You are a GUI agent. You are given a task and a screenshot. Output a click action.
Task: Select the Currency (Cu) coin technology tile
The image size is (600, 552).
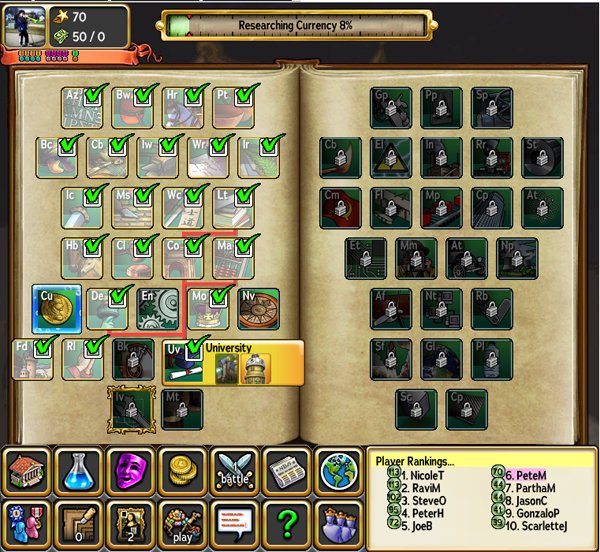[x=56, y=309]
